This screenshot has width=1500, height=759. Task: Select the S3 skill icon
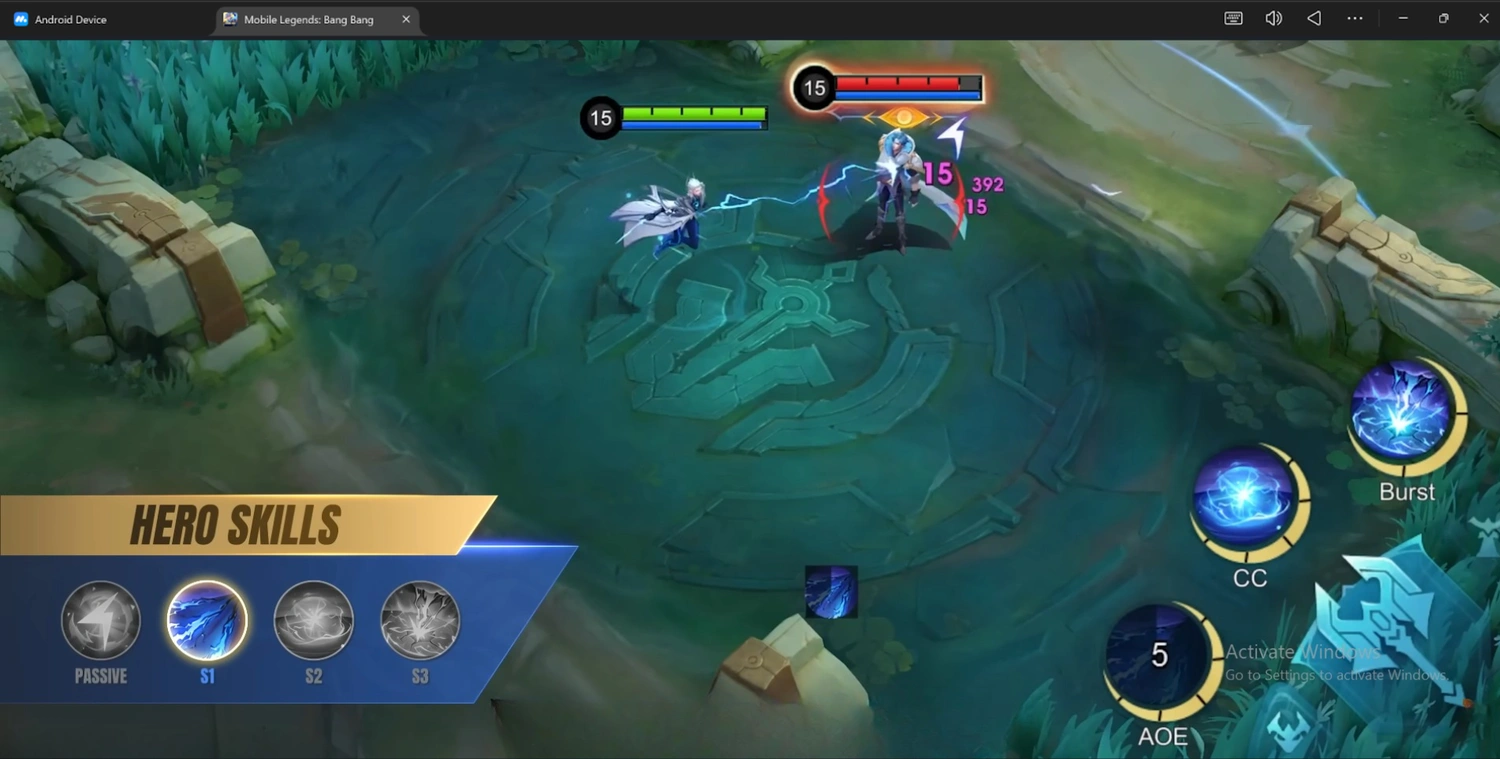419,620
